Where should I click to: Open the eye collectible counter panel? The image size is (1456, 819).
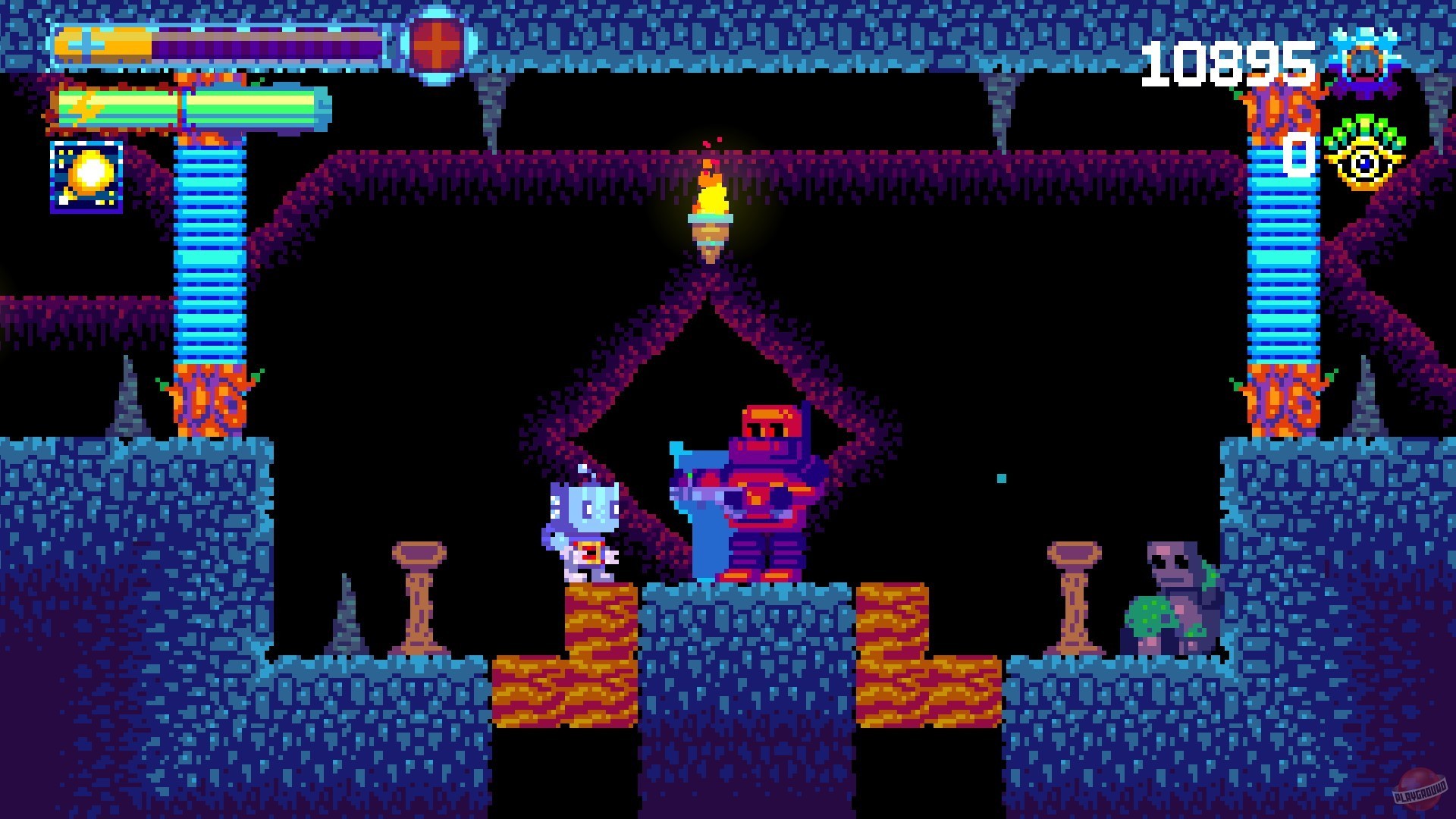click(x=1365, y=161)
